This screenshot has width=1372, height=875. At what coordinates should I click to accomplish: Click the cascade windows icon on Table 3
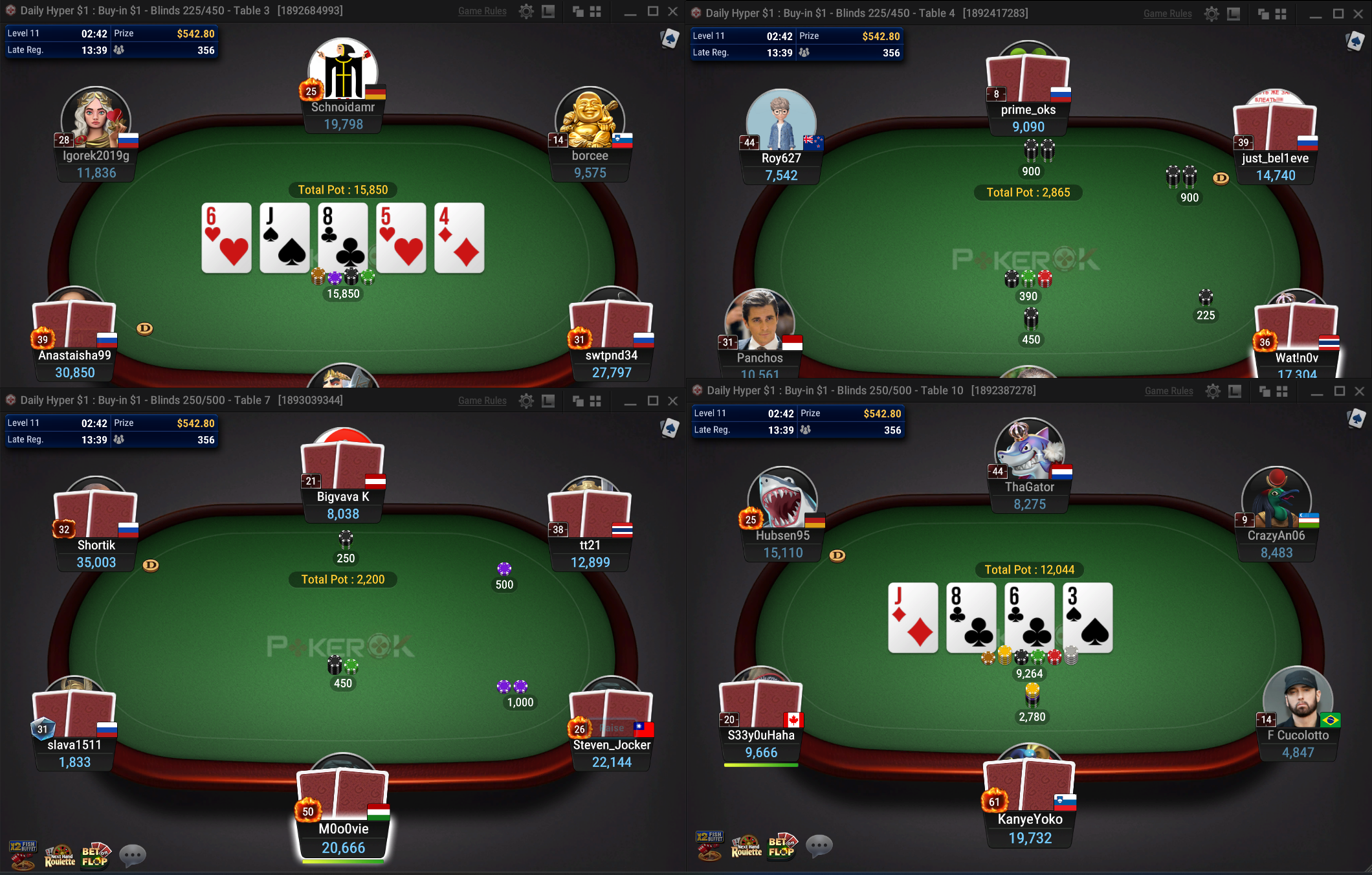578,11
